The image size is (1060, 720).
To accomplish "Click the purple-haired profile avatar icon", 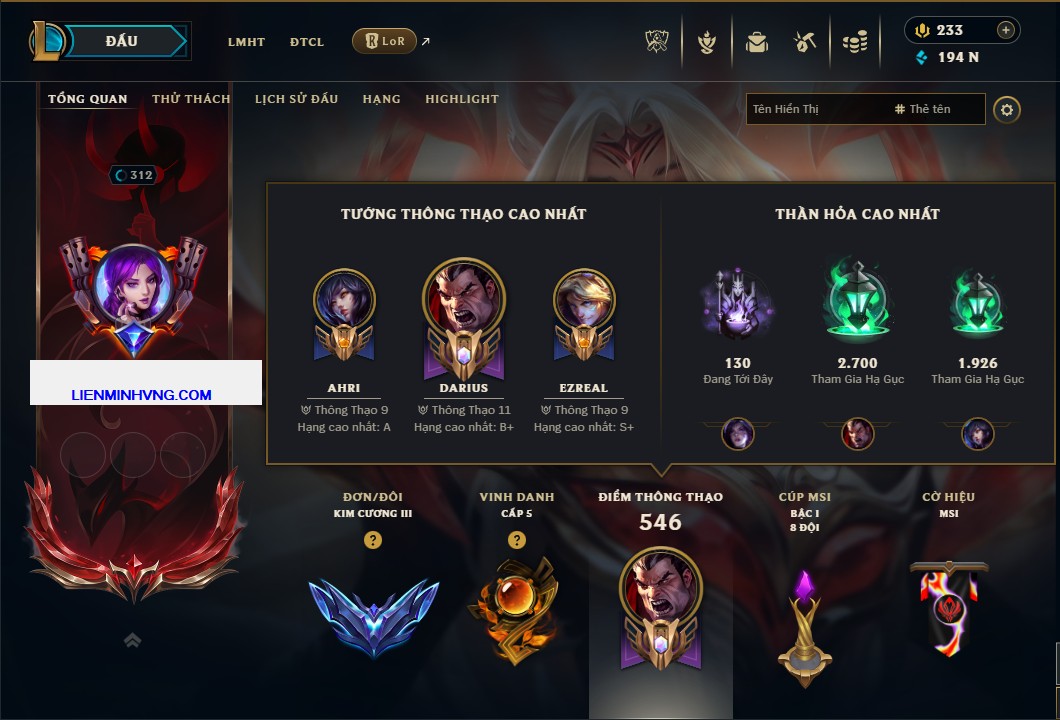I will pyautogui.click(x=132, y=283).
